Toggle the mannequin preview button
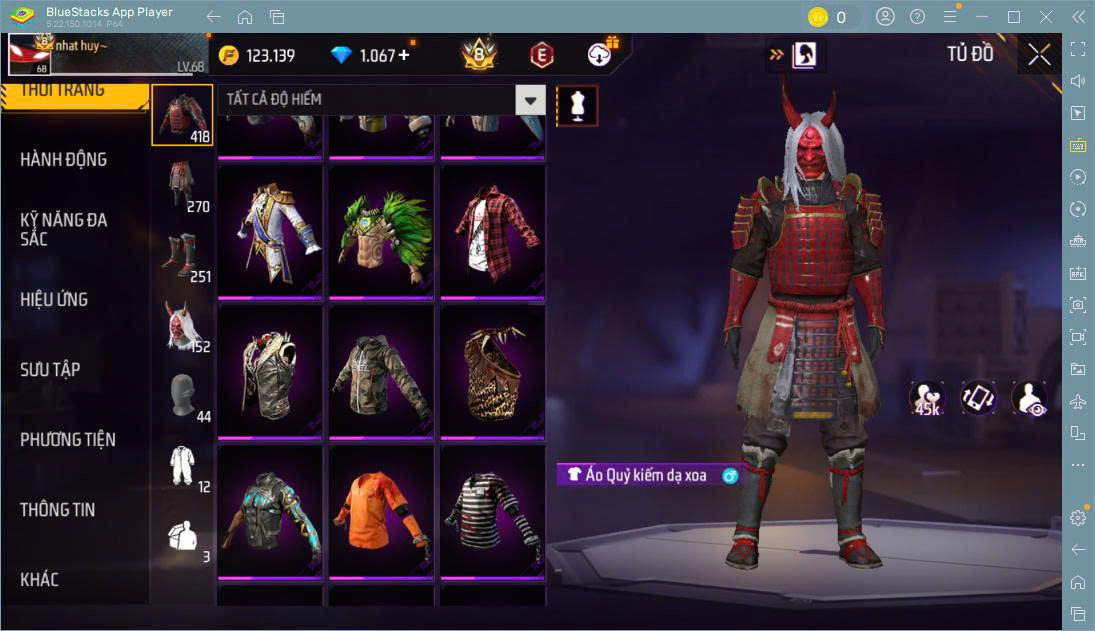This screenshot has width=1095, height=631. point(577,105)
